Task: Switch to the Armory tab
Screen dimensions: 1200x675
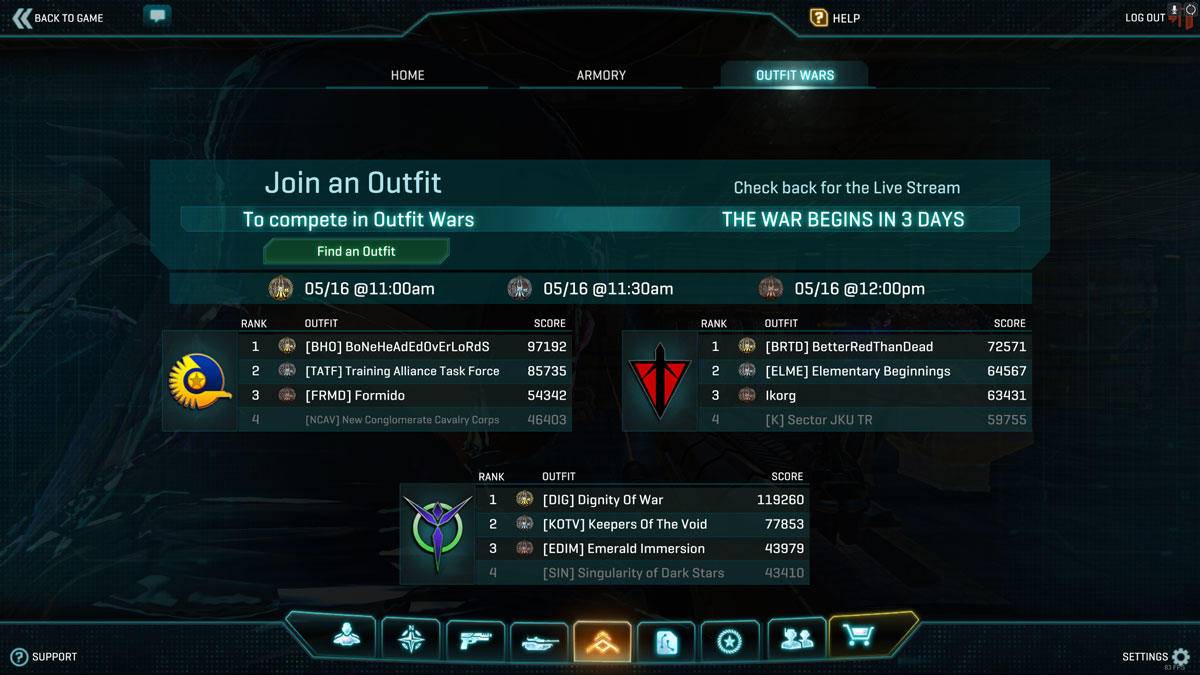Action: pyautogui.click(x=601, y=75)
